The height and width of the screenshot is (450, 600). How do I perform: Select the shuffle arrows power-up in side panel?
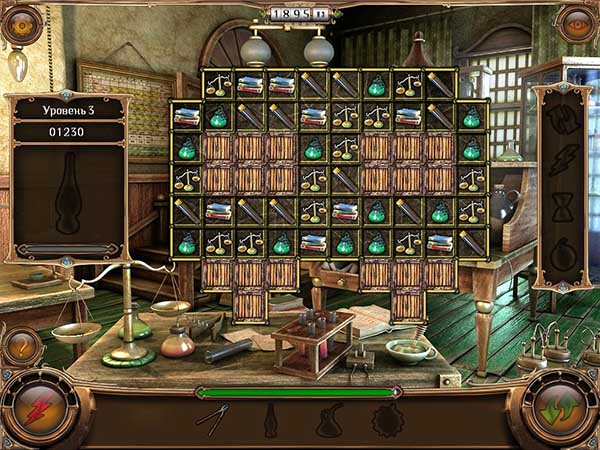tap(562, 119)
